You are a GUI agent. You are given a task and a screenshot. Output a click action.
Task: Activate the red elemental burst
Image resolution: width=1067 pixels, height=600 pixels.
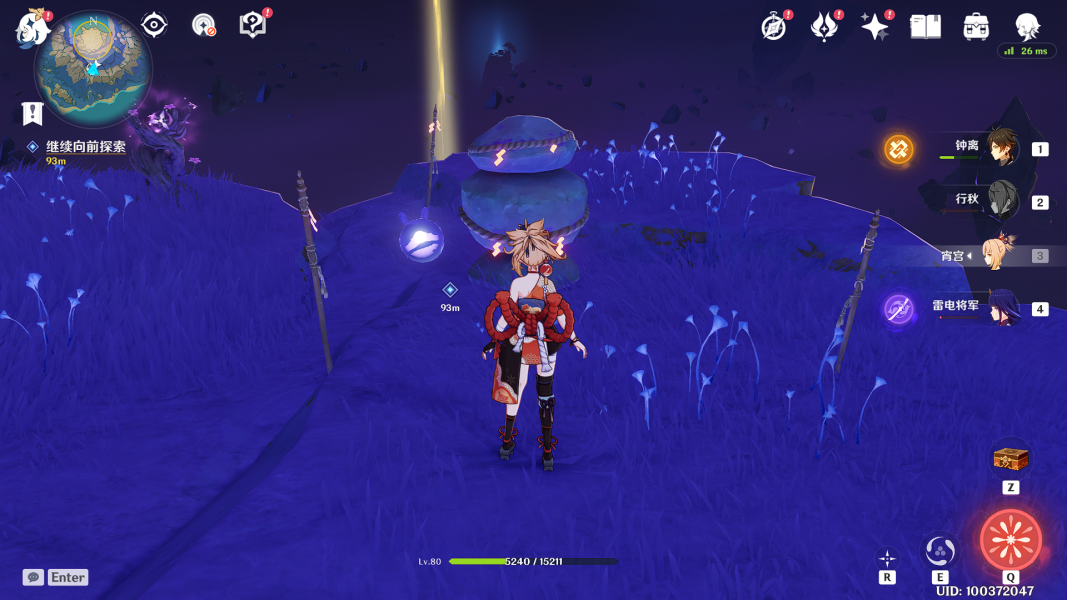click(x=1011, y=540)
